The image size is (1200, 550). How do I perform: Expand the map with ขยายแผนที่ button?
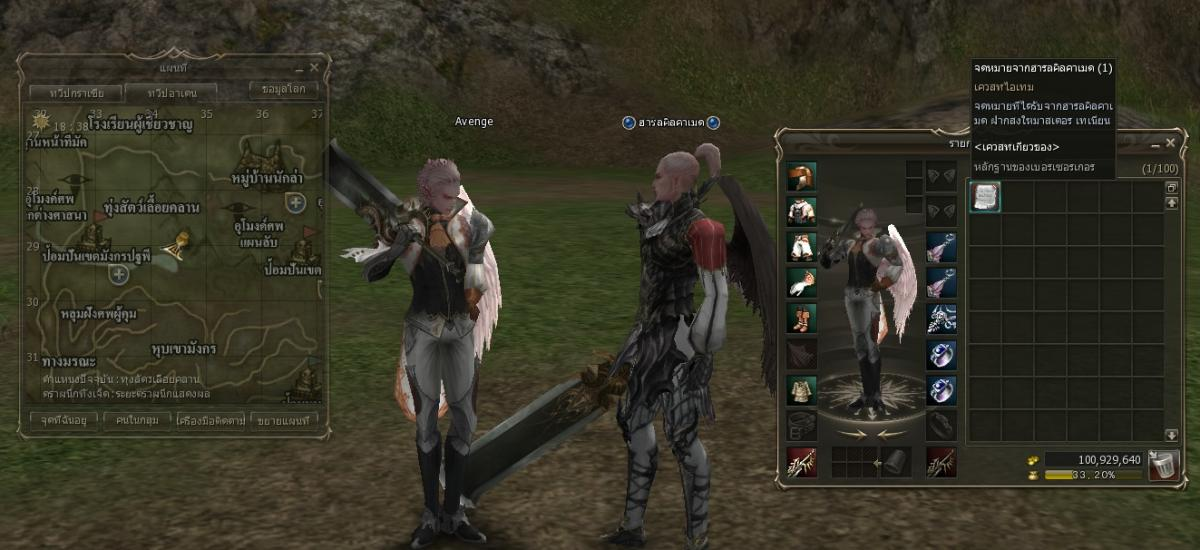[x=284, y=420]
